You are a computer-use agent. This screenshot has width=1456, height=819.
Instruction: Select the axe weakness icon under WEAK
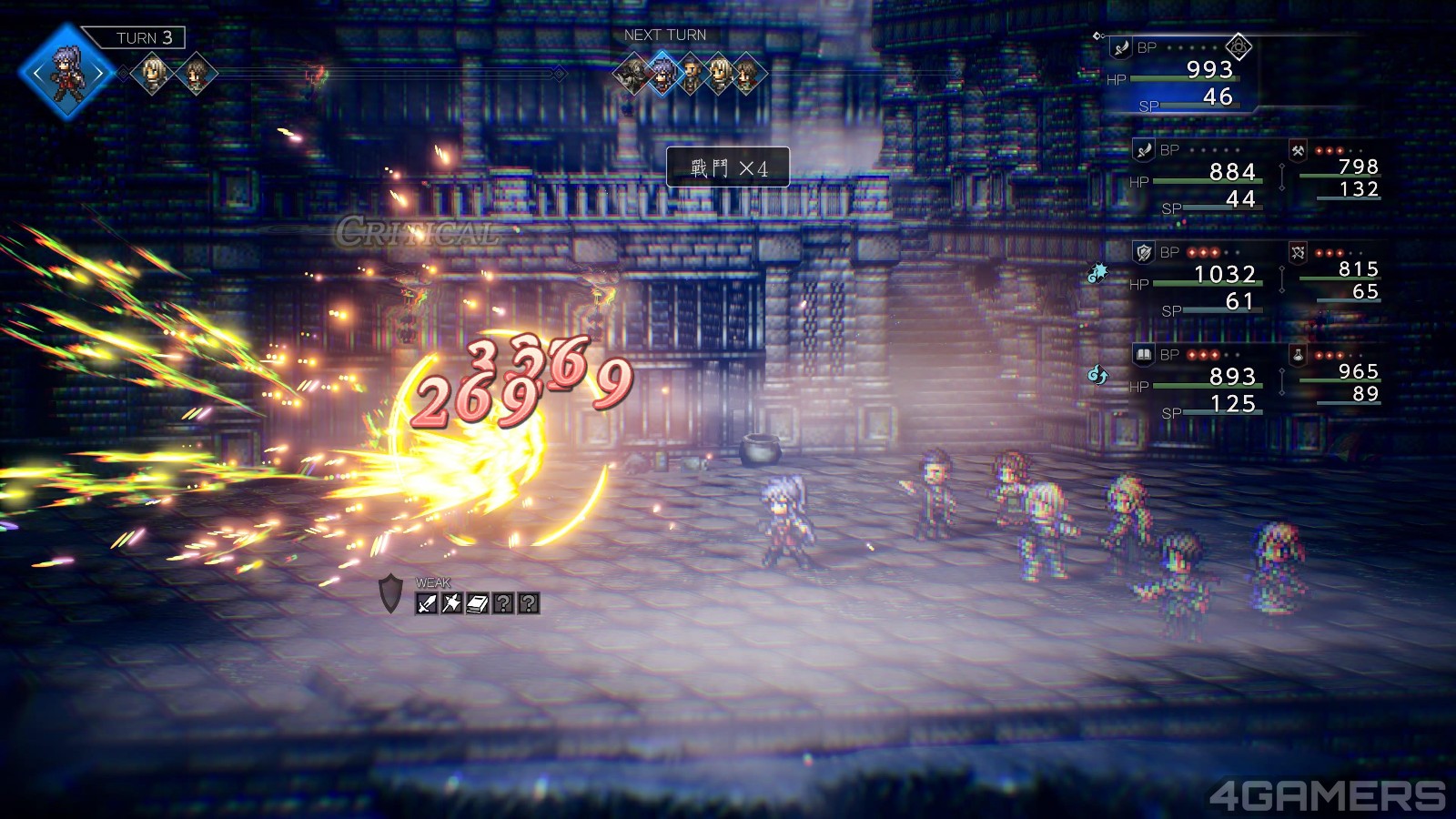(x=450, y=602)
